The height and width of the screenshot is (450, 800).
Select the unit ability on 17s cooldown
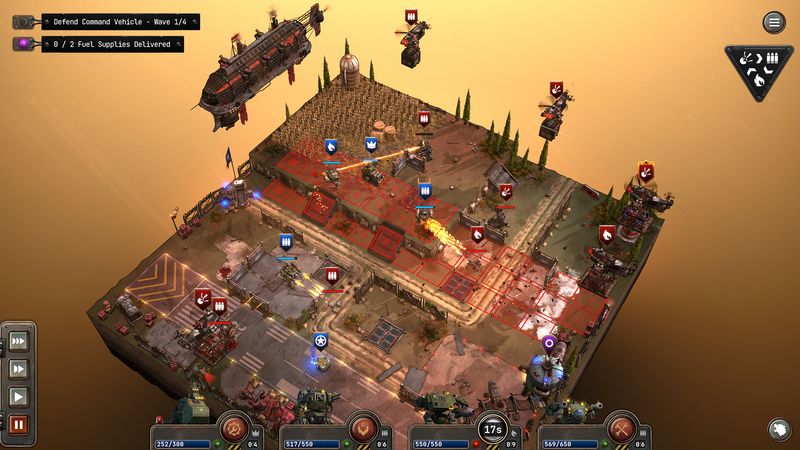click(491, 428)
